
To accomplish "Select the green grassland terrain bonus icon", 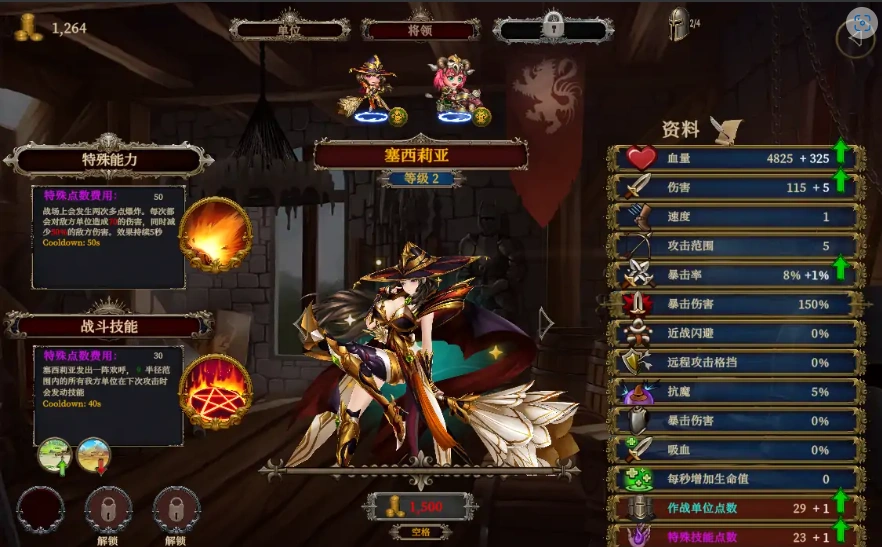I will pyautogui.click(x=55, y=455).
